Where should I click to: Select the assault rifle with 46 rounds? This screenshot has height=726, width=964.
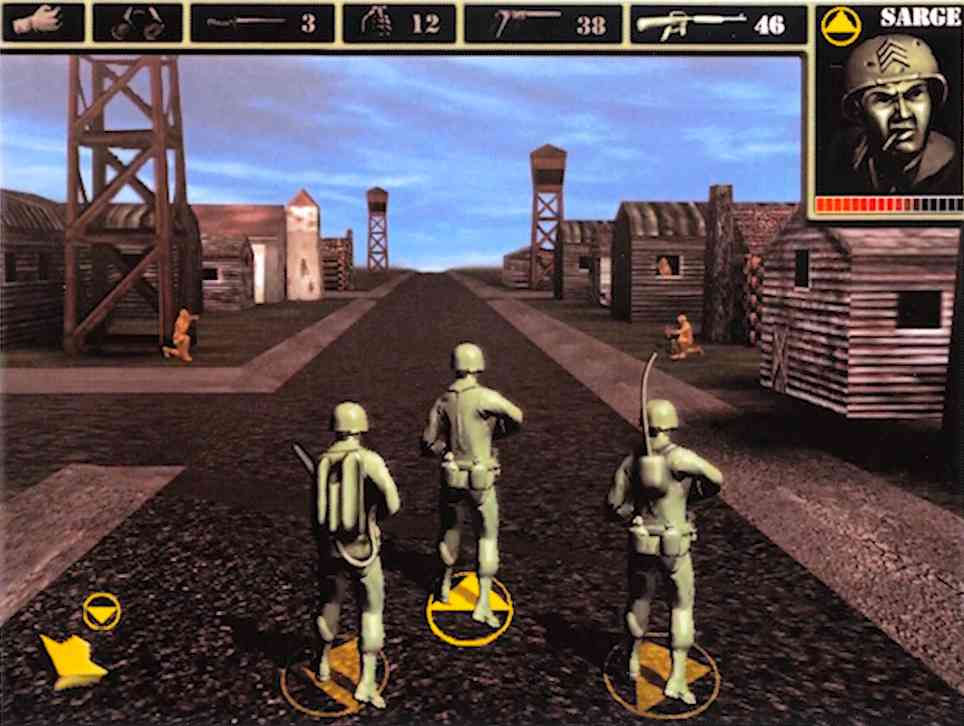pos(717,23)
